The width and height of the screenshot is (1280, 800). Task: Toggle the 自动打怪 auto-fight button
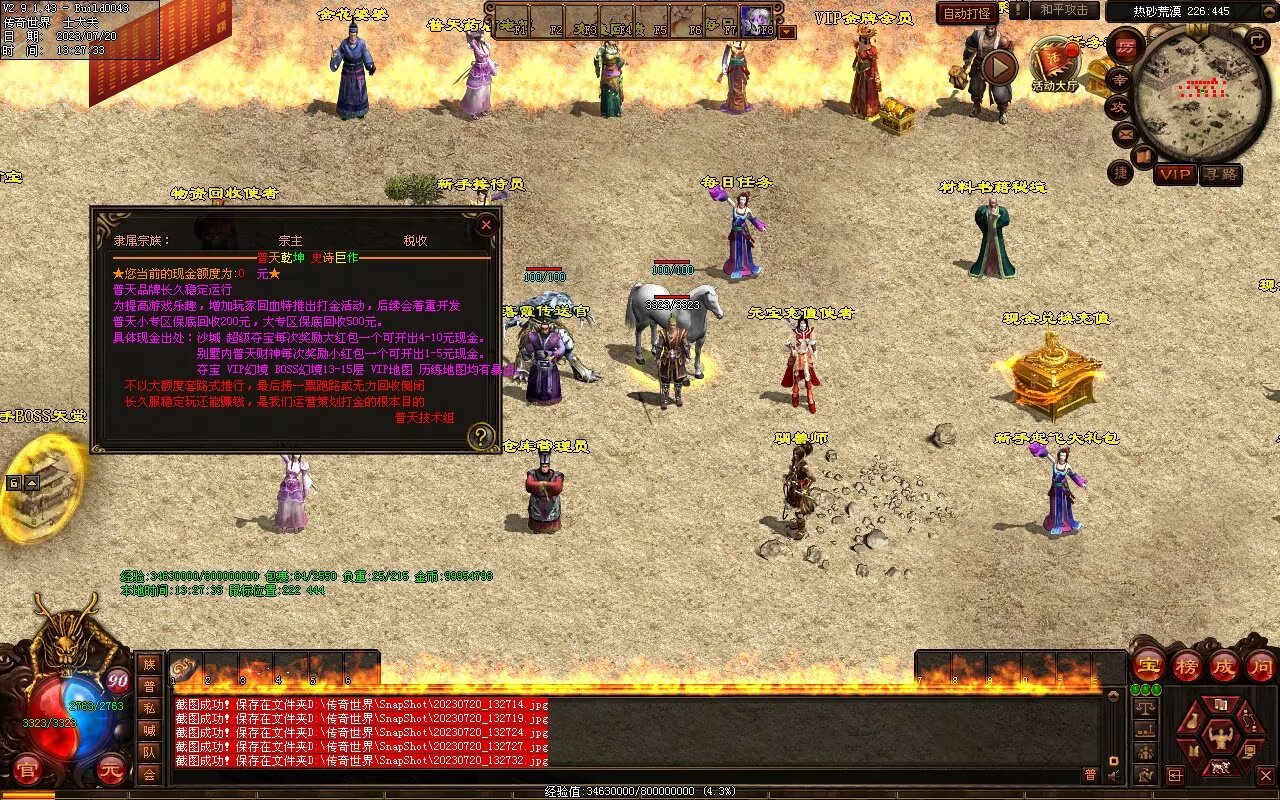[x=967, y=13]
